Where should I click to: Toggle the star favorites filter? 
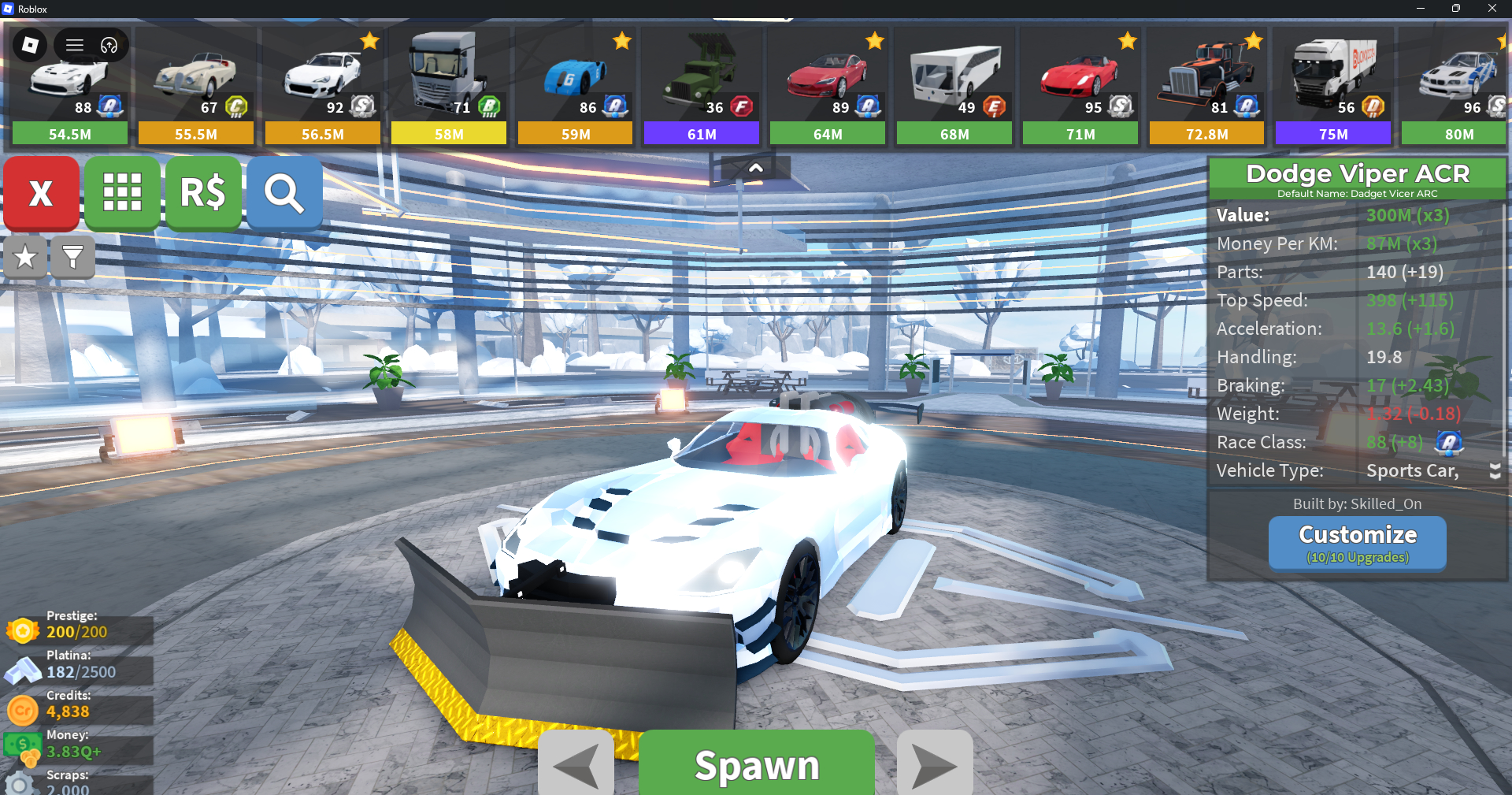[25, 257]
